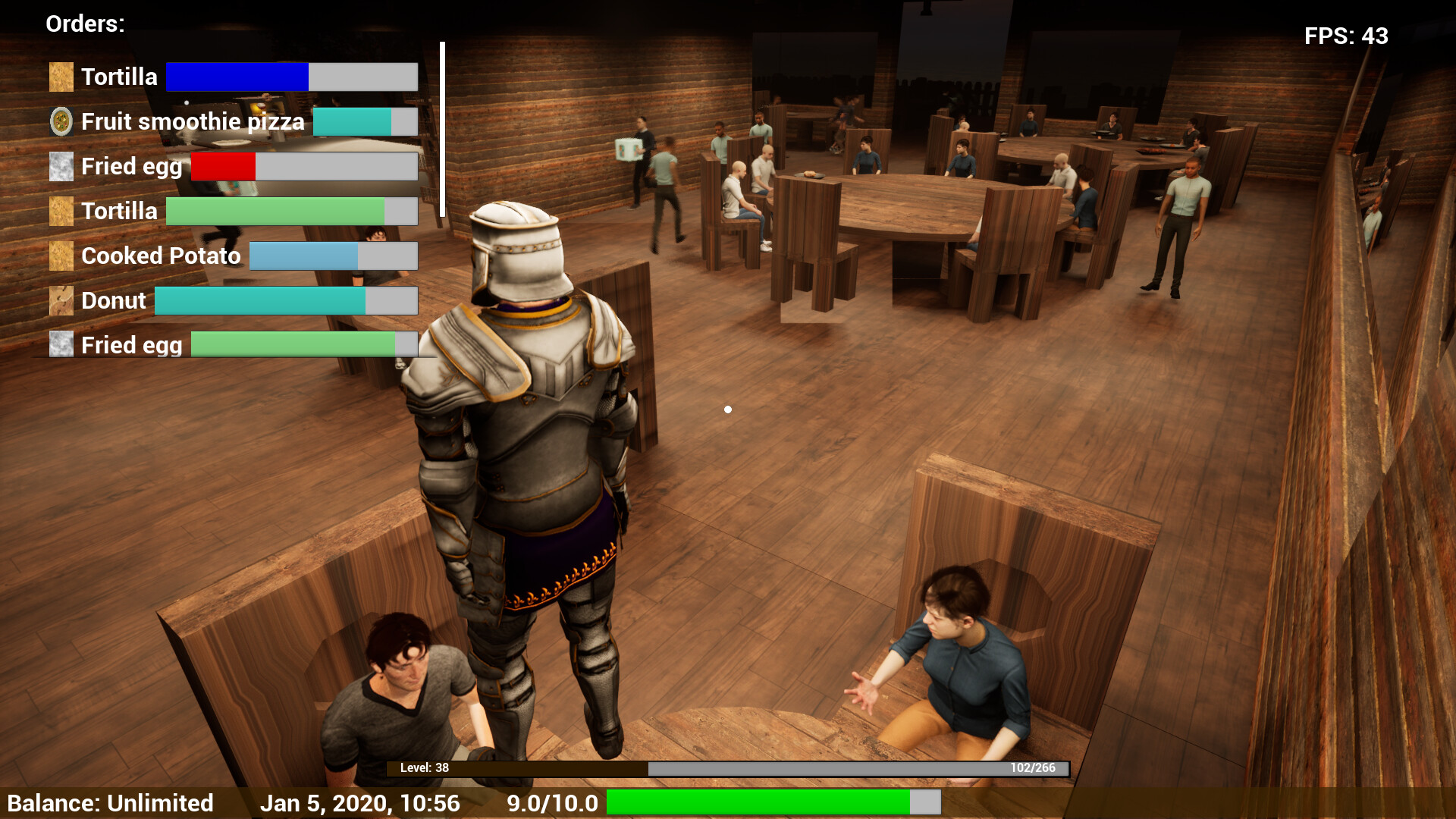Screen dimensions: 1456x819
Task: Select the Fruit smoothie pizza order label
Action: 193,121
